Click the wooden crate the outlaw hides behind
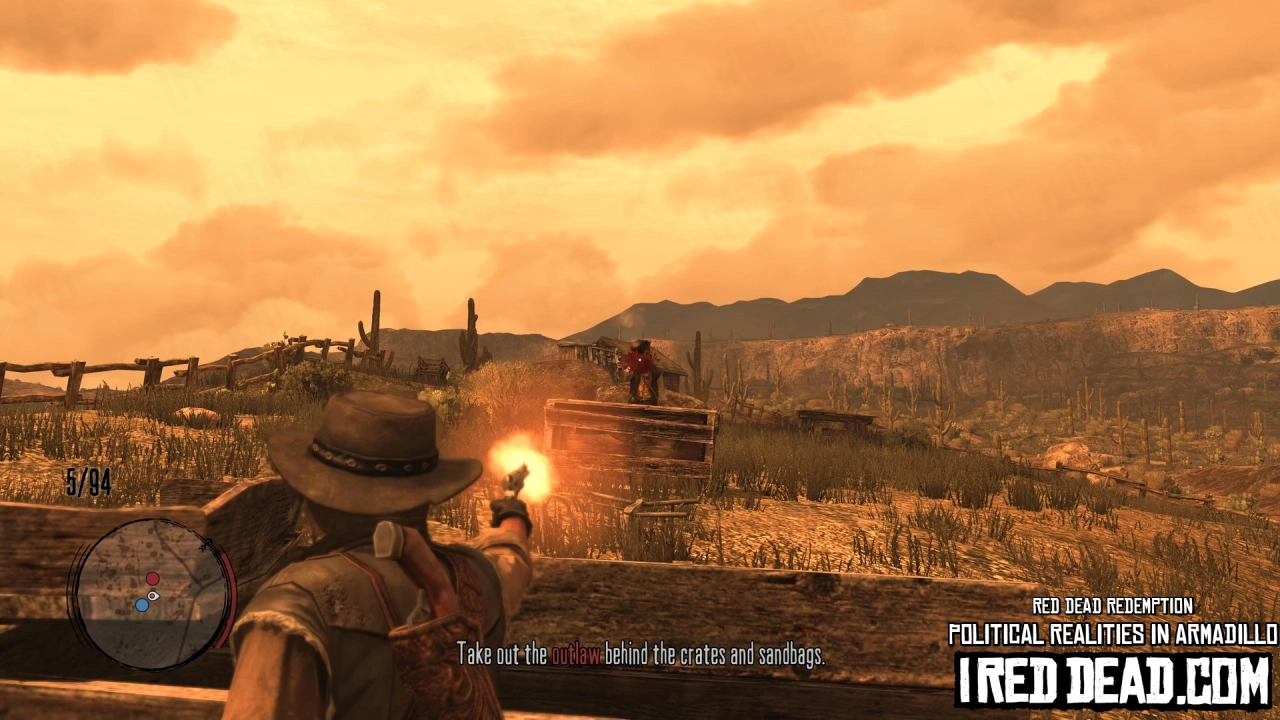The width and height of the screenshot is (1280, 720). [630, 440]
